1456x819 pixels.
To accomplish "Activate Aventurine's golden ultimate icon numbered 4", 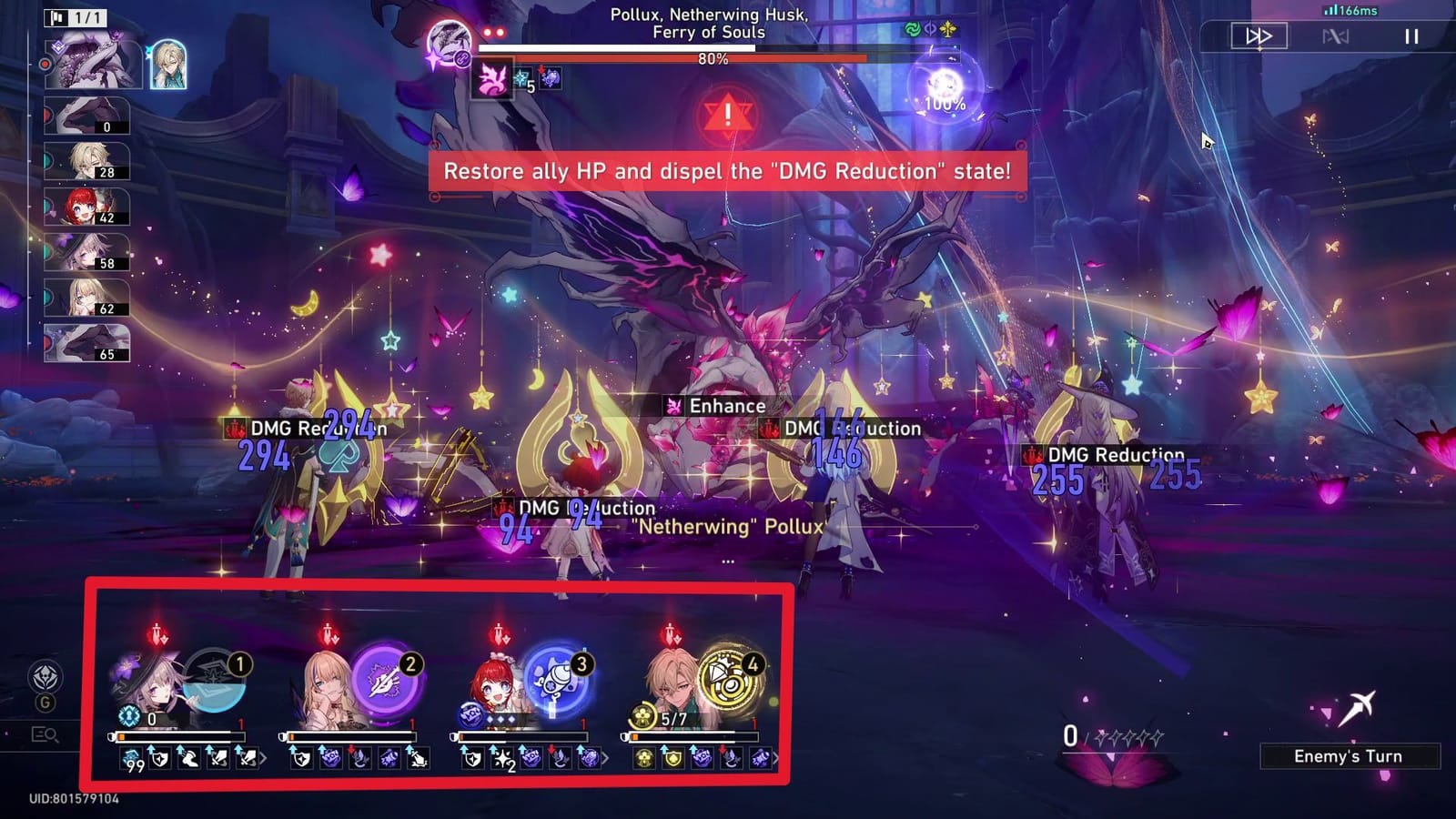I will [724, 677].
